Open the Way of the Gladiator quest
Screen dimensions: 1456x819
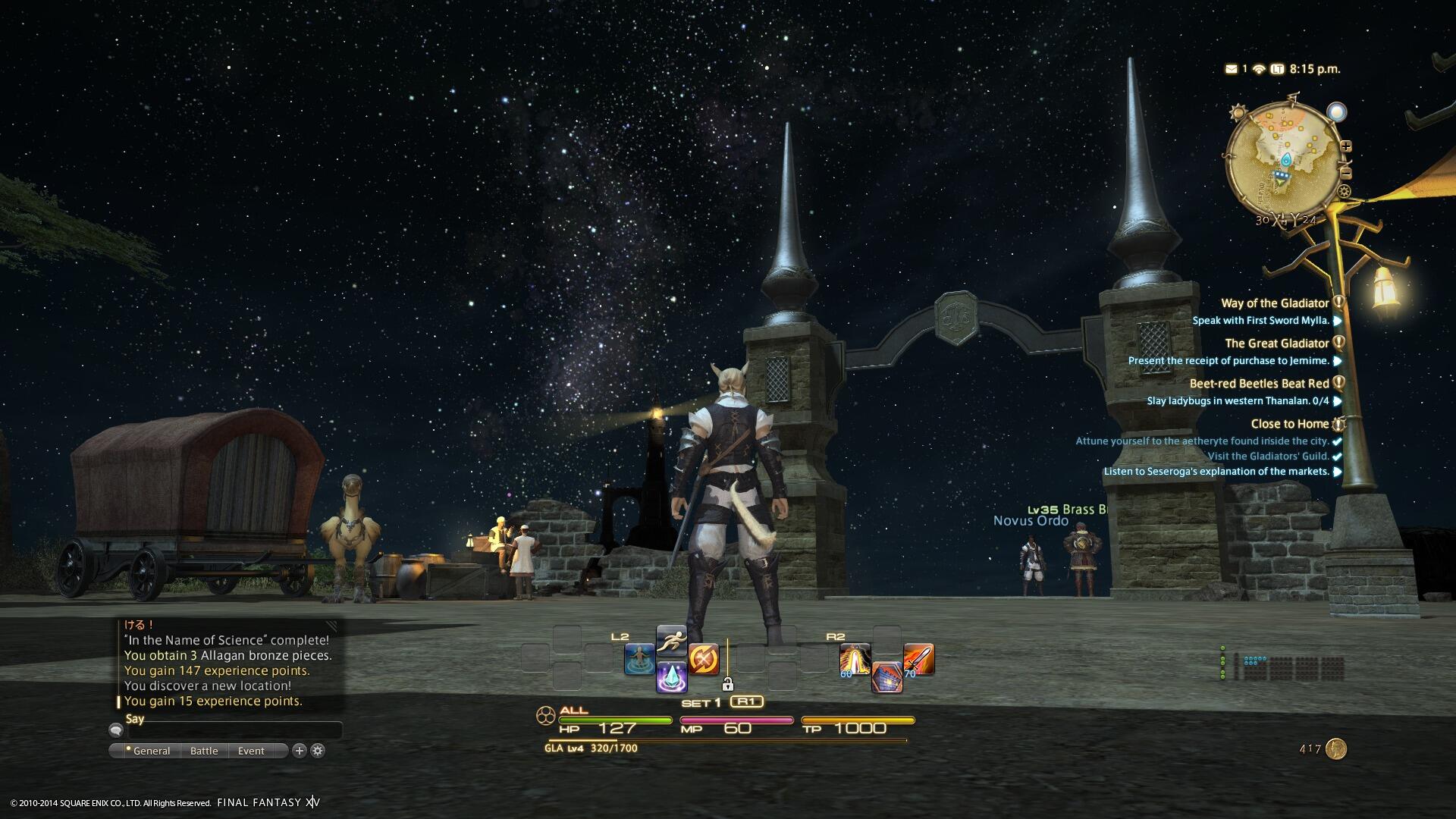(1275, 303)
